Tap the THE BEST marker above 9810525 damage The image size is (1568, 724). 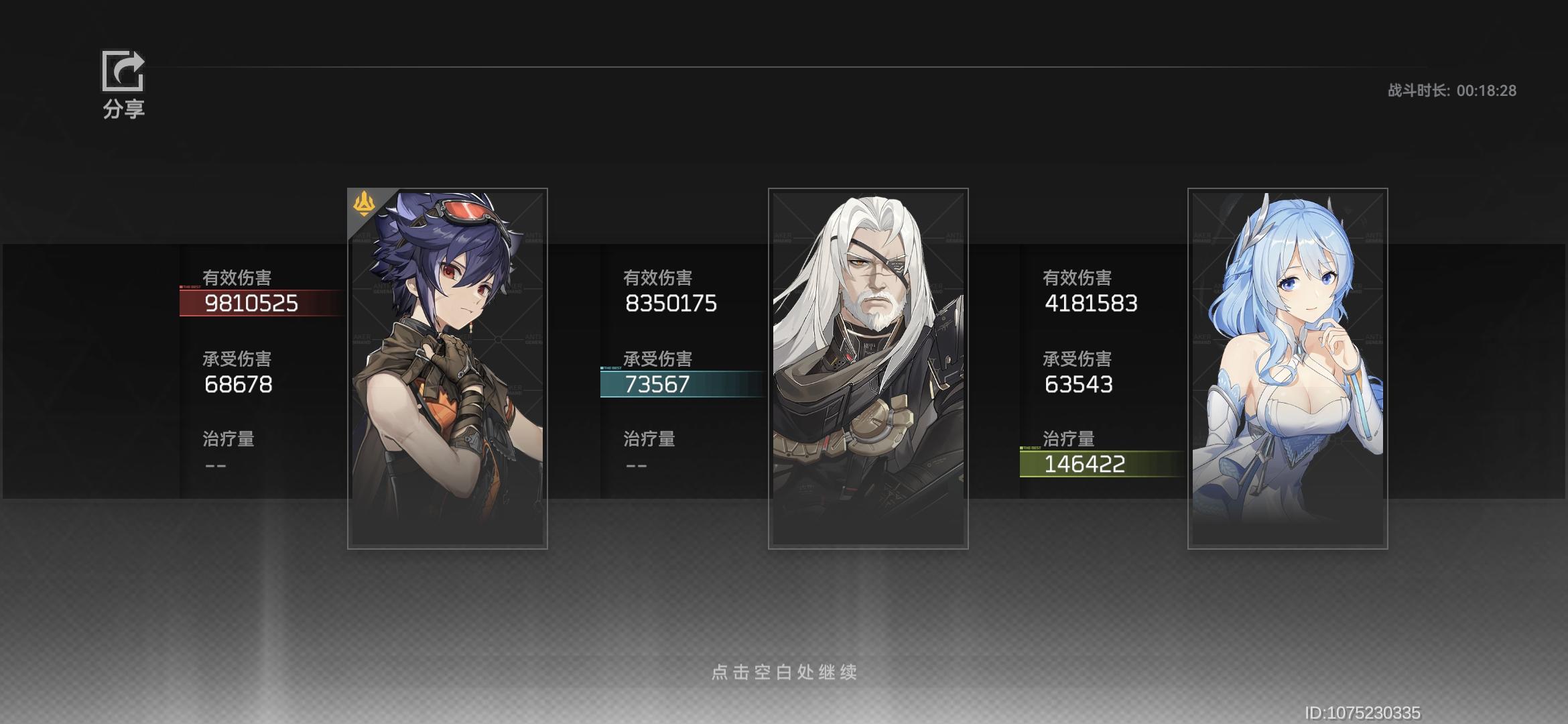tap(191, 286)
